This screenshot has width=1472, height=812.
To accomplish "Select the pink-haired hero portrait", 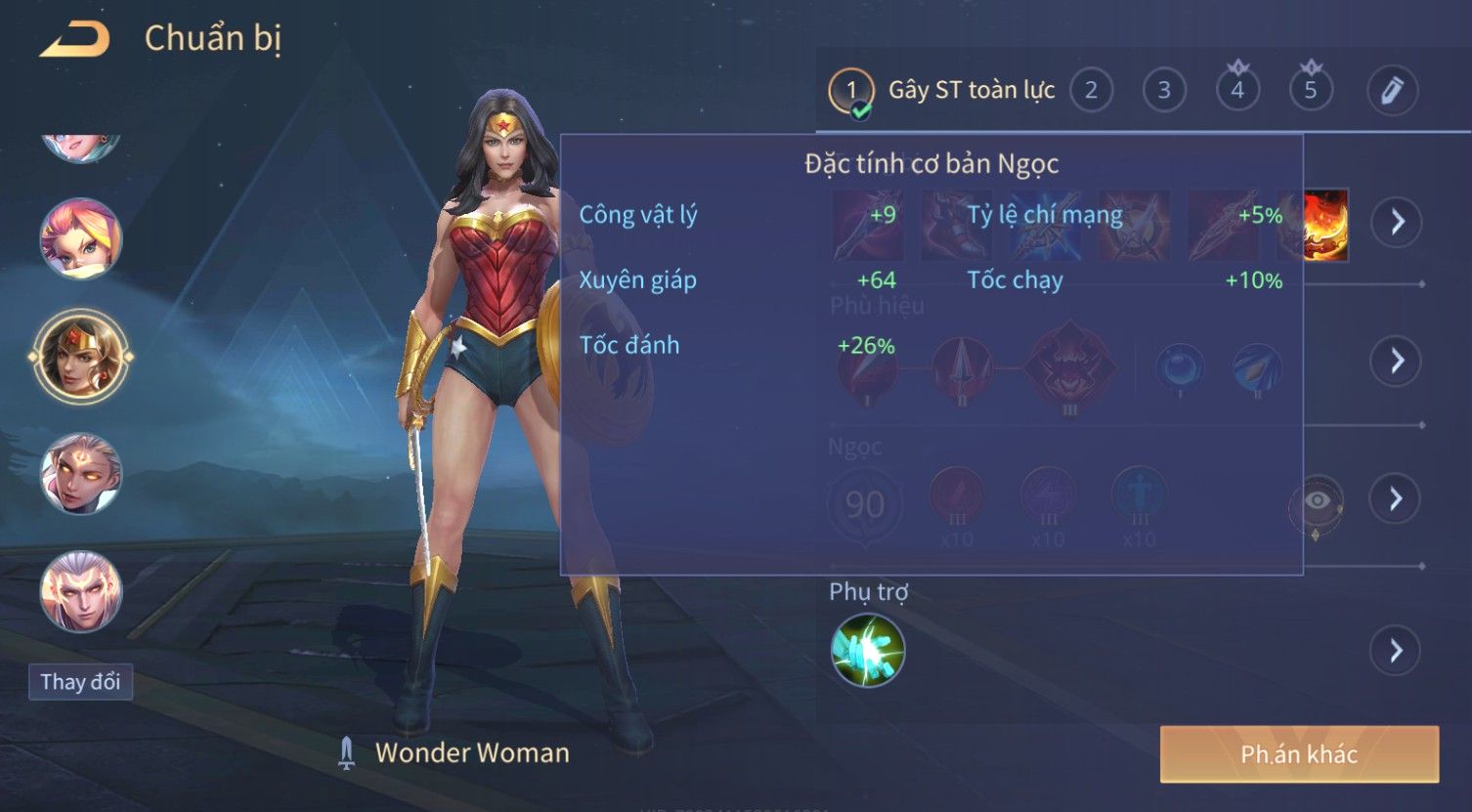I will tap(80, 237).
